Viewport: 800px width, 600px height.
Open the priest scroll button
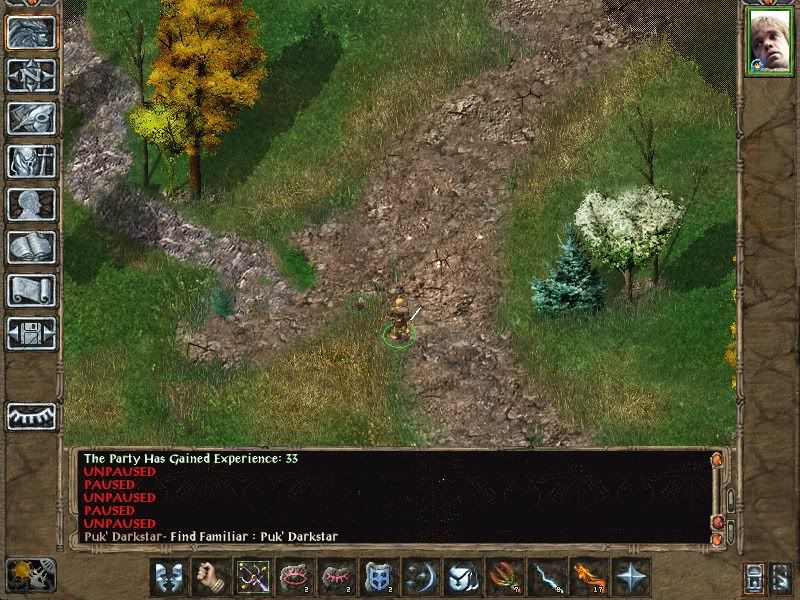click(x=31, y=290)
